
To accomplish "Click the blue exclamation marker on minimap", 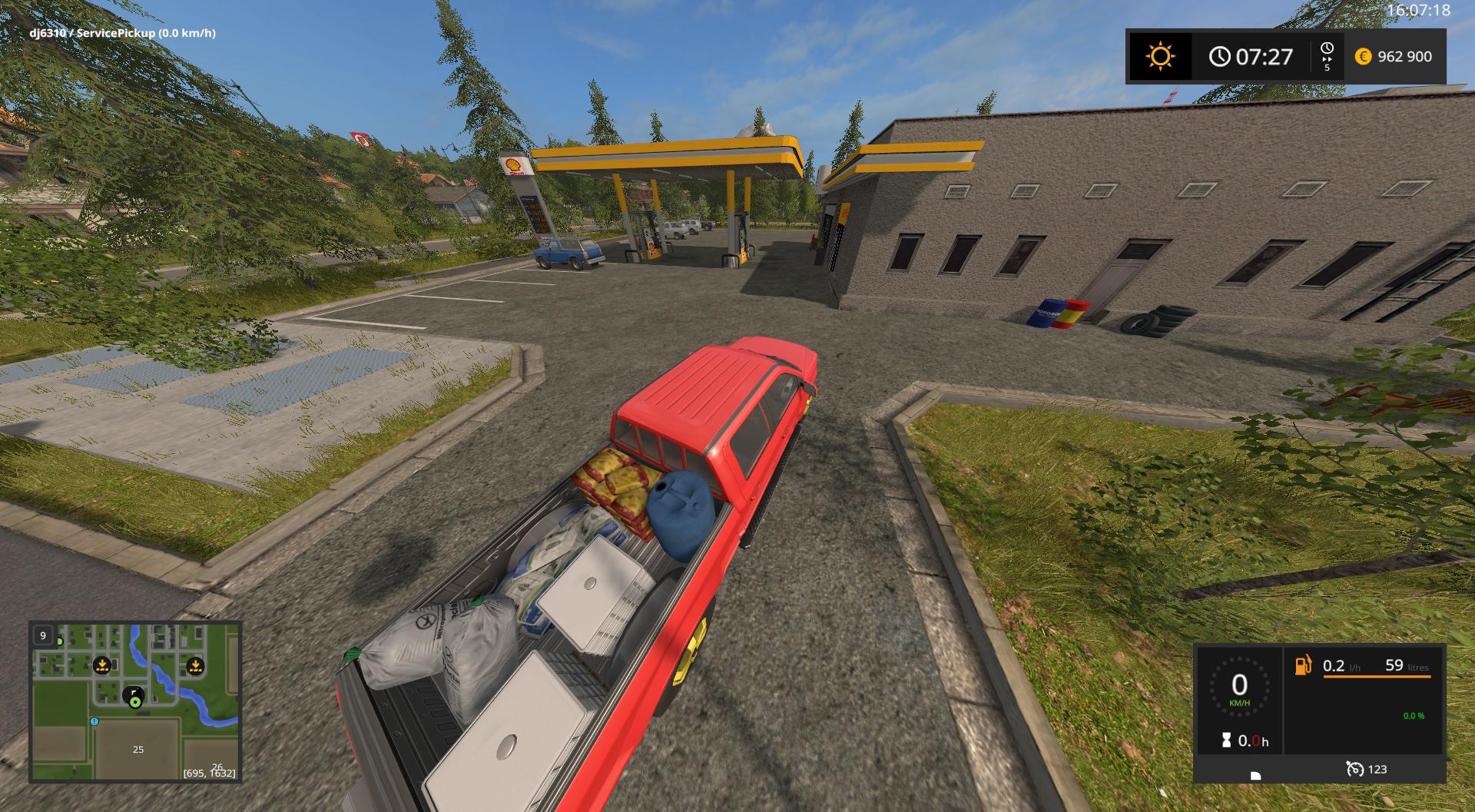I will 94,721.
